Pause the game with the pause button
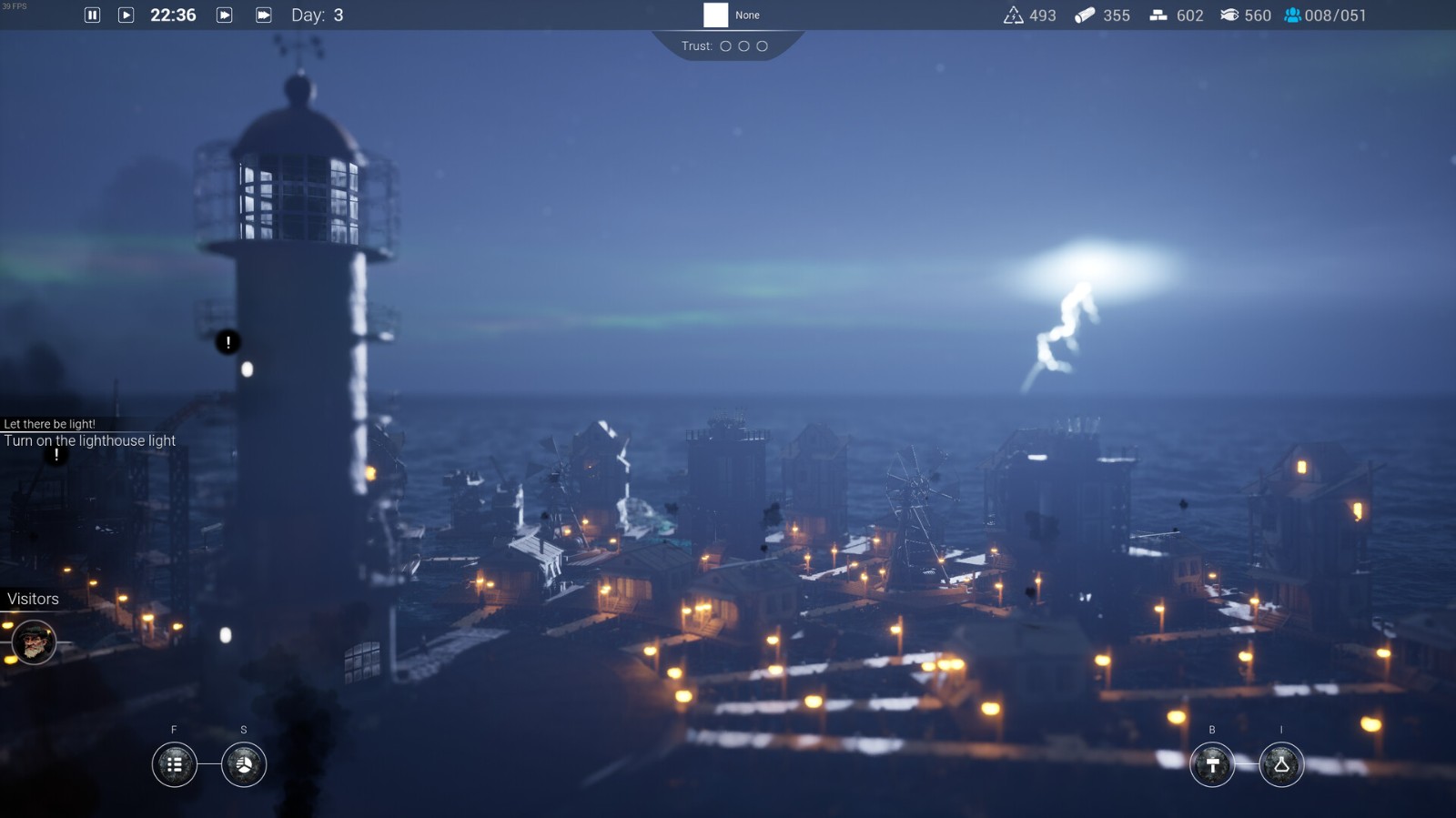 click(x=90, y=15)
